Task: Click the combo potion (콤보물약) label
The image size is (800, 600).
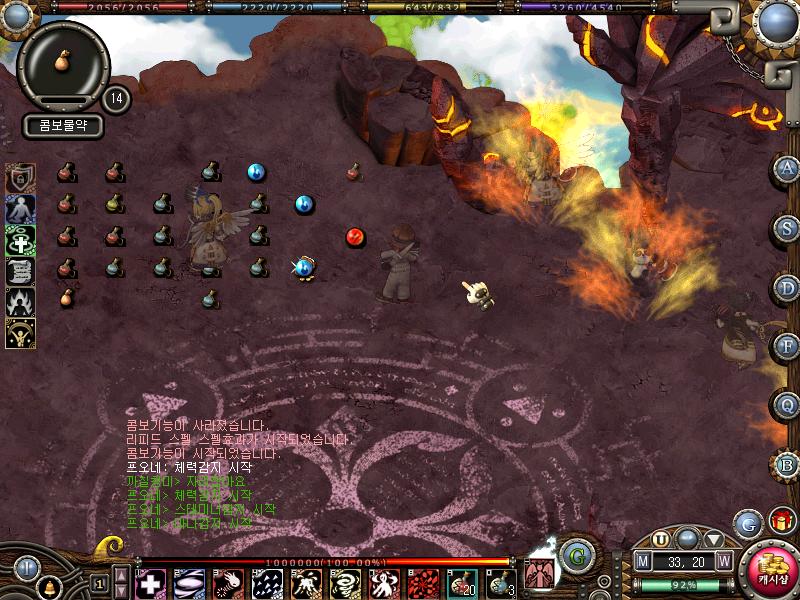Action: 64,127
